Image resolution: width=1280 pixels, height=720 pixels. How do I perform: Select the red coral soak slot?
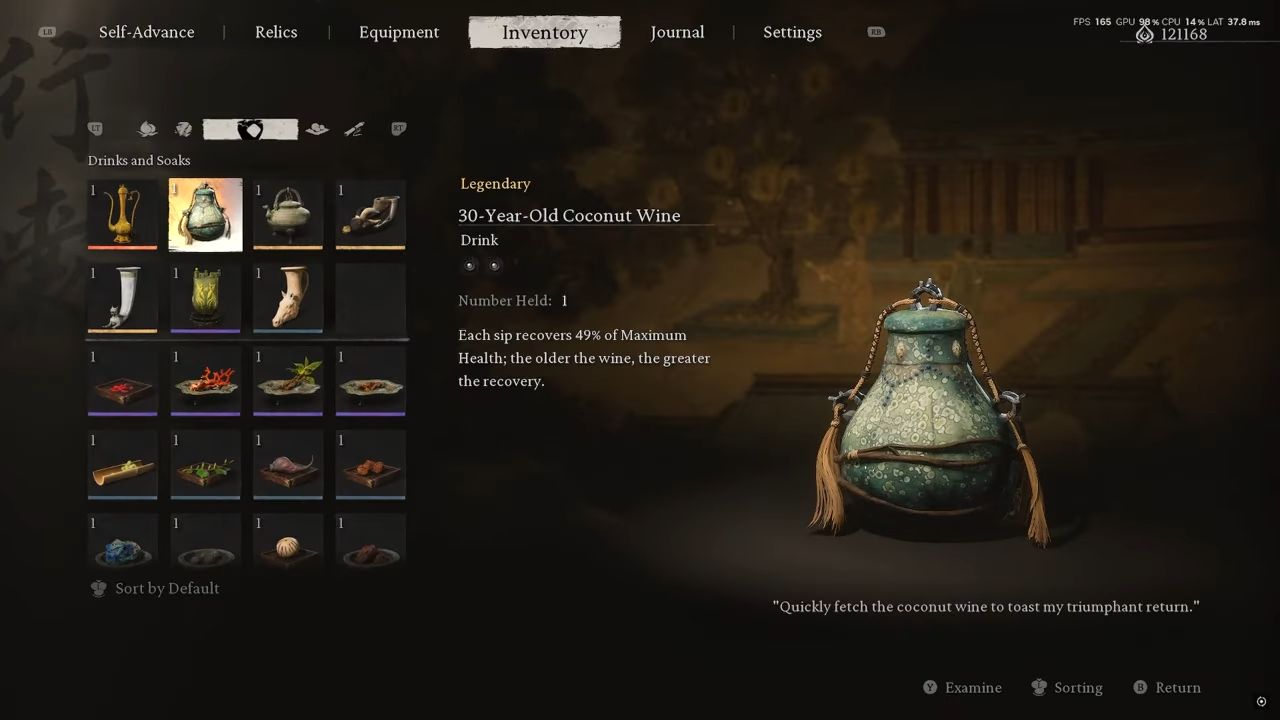(205, 381)
